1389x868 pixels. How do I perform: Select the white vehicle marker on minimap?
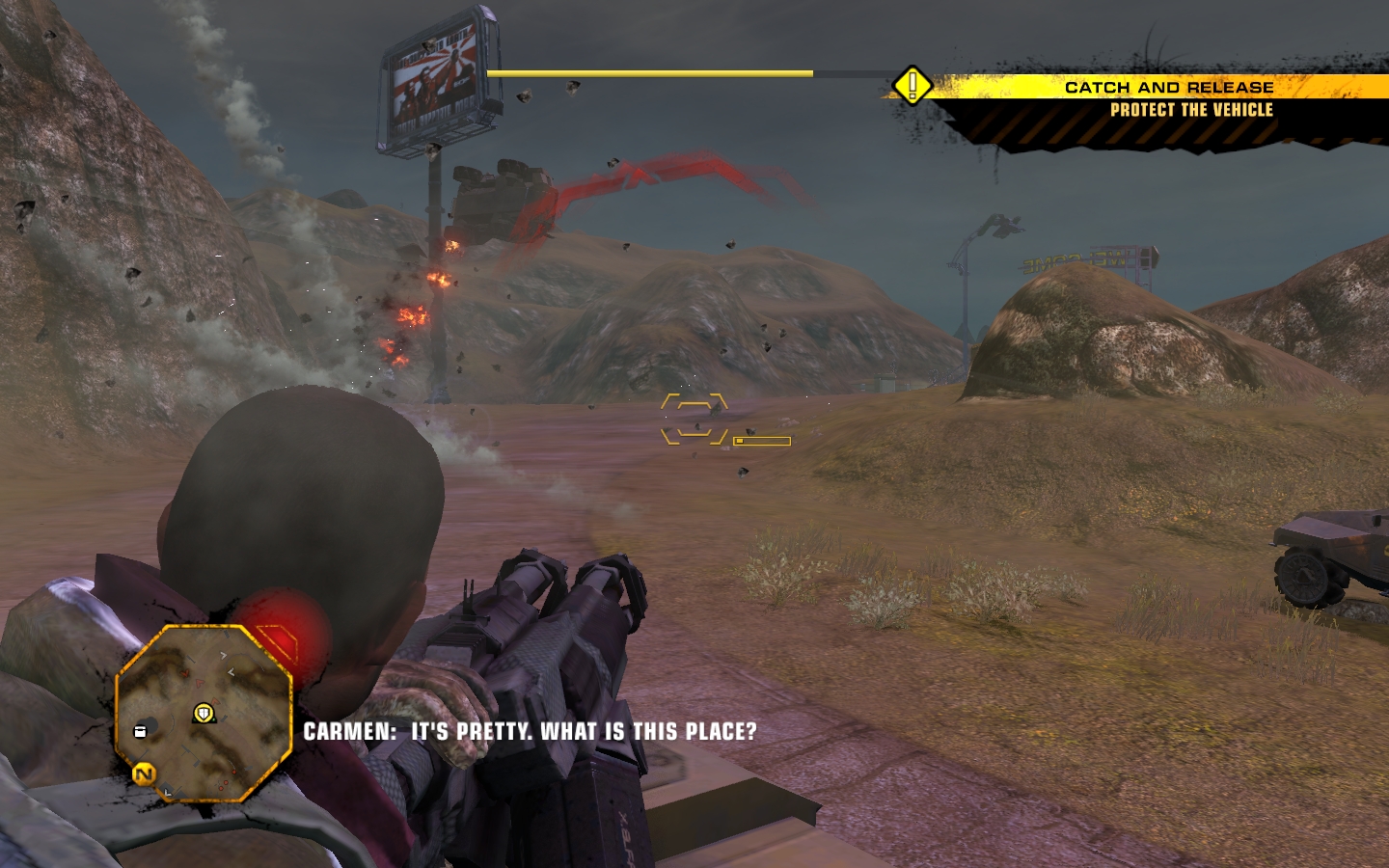point(141,731)
